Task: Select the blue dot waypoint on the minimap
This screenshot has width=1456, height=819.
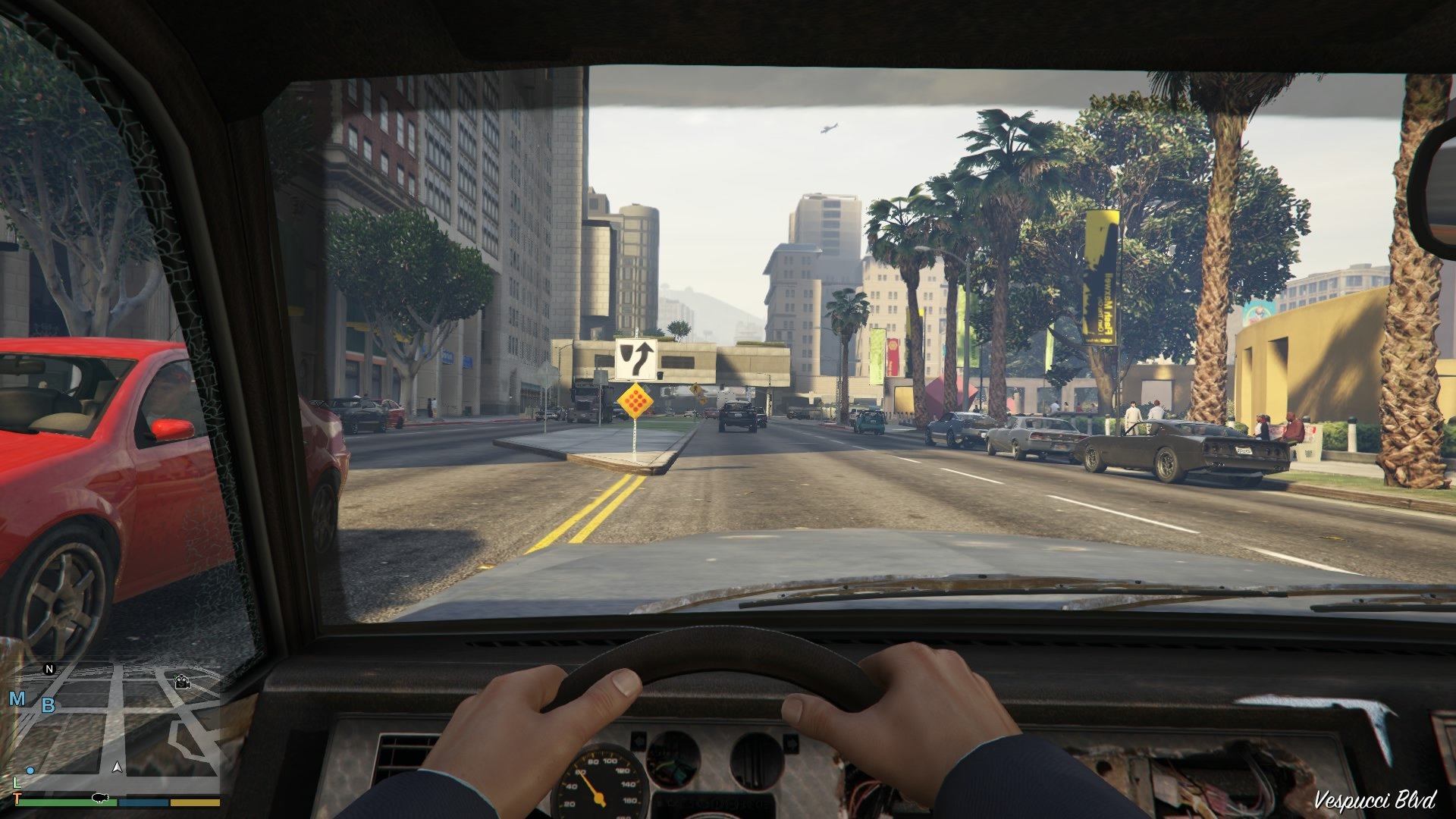Action: [30, 770]
